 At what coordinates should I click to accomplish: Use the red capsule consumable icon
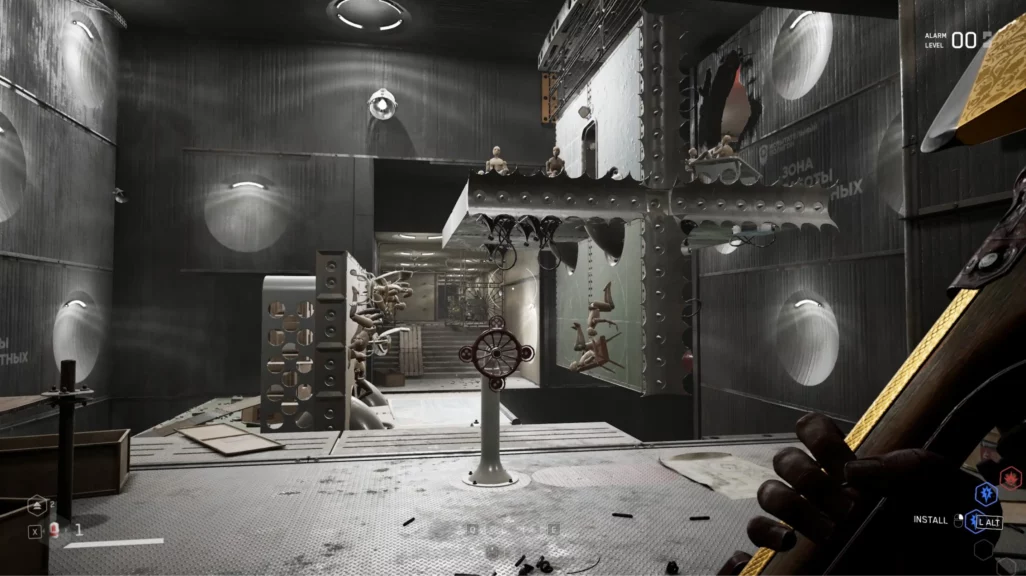click(55, 531)
